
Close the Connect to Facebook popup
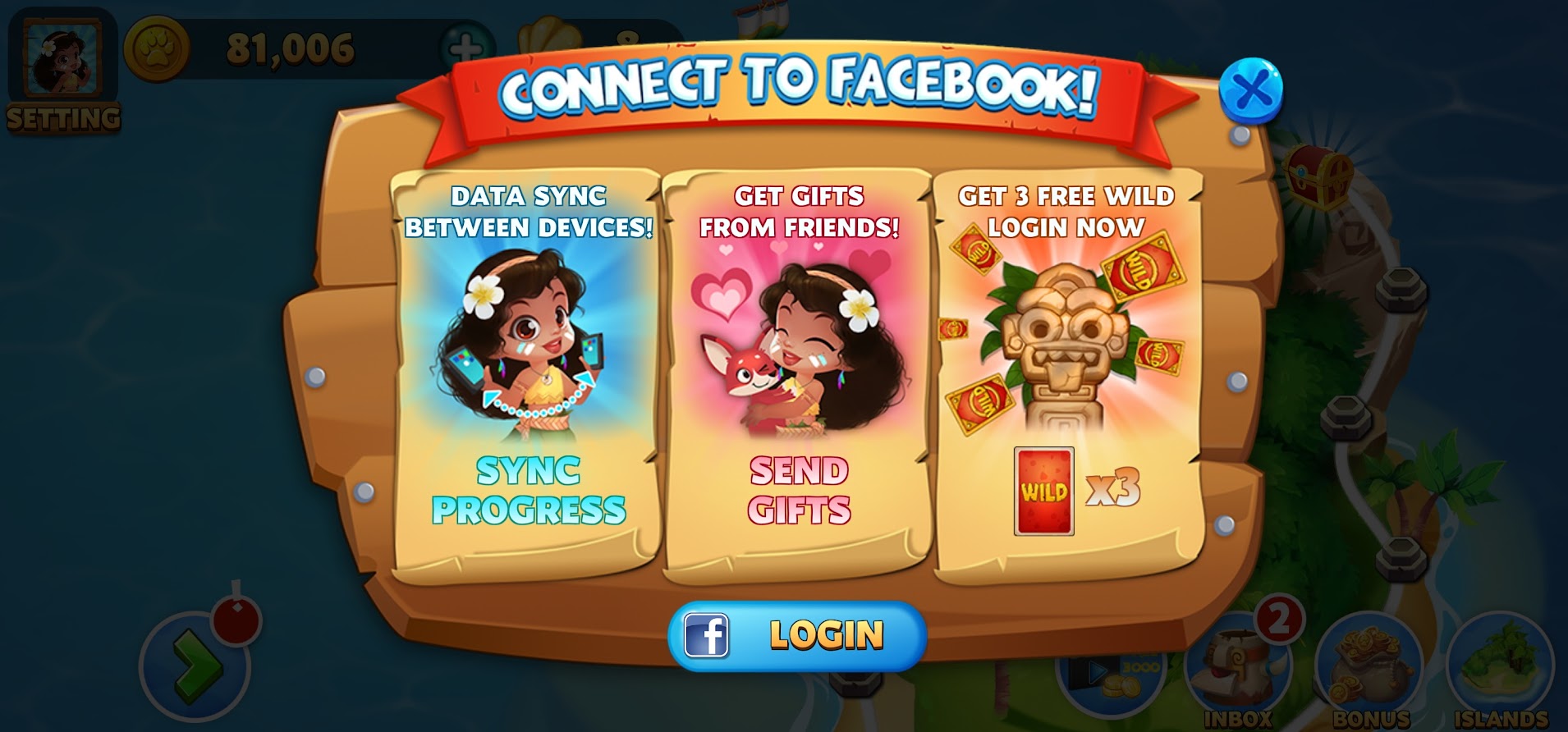point(1250,89)
